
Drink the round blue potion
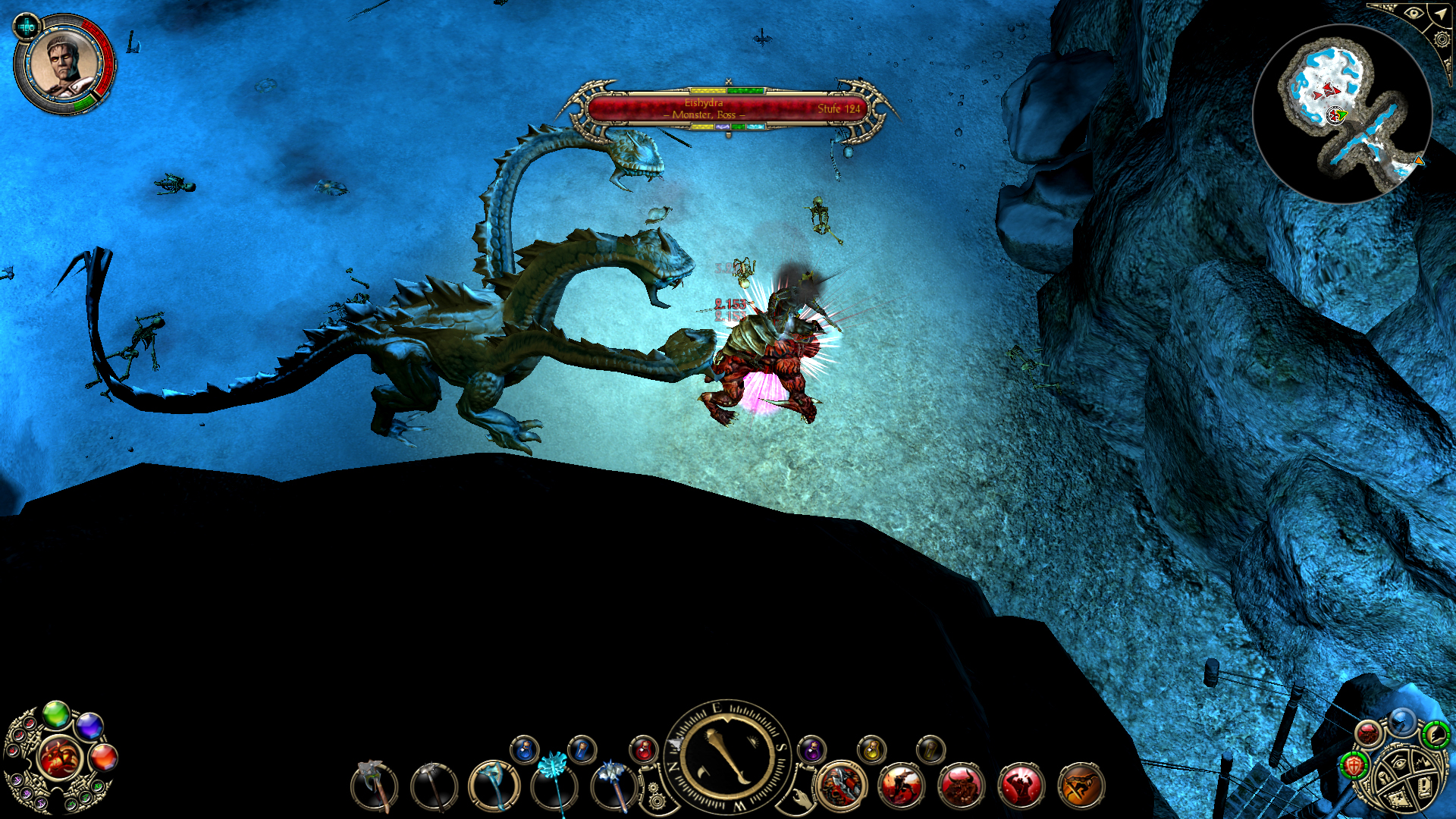(524, 750)
